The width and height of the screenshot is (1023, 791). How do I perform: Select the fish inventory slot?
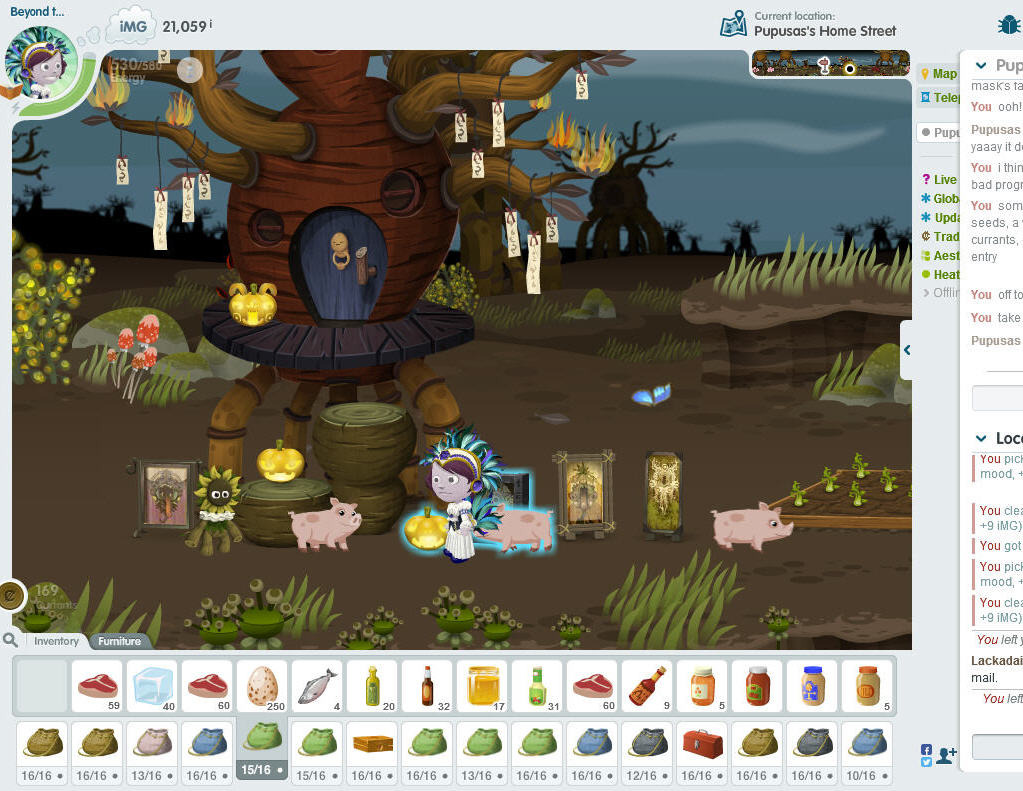[x=317, y=686]
